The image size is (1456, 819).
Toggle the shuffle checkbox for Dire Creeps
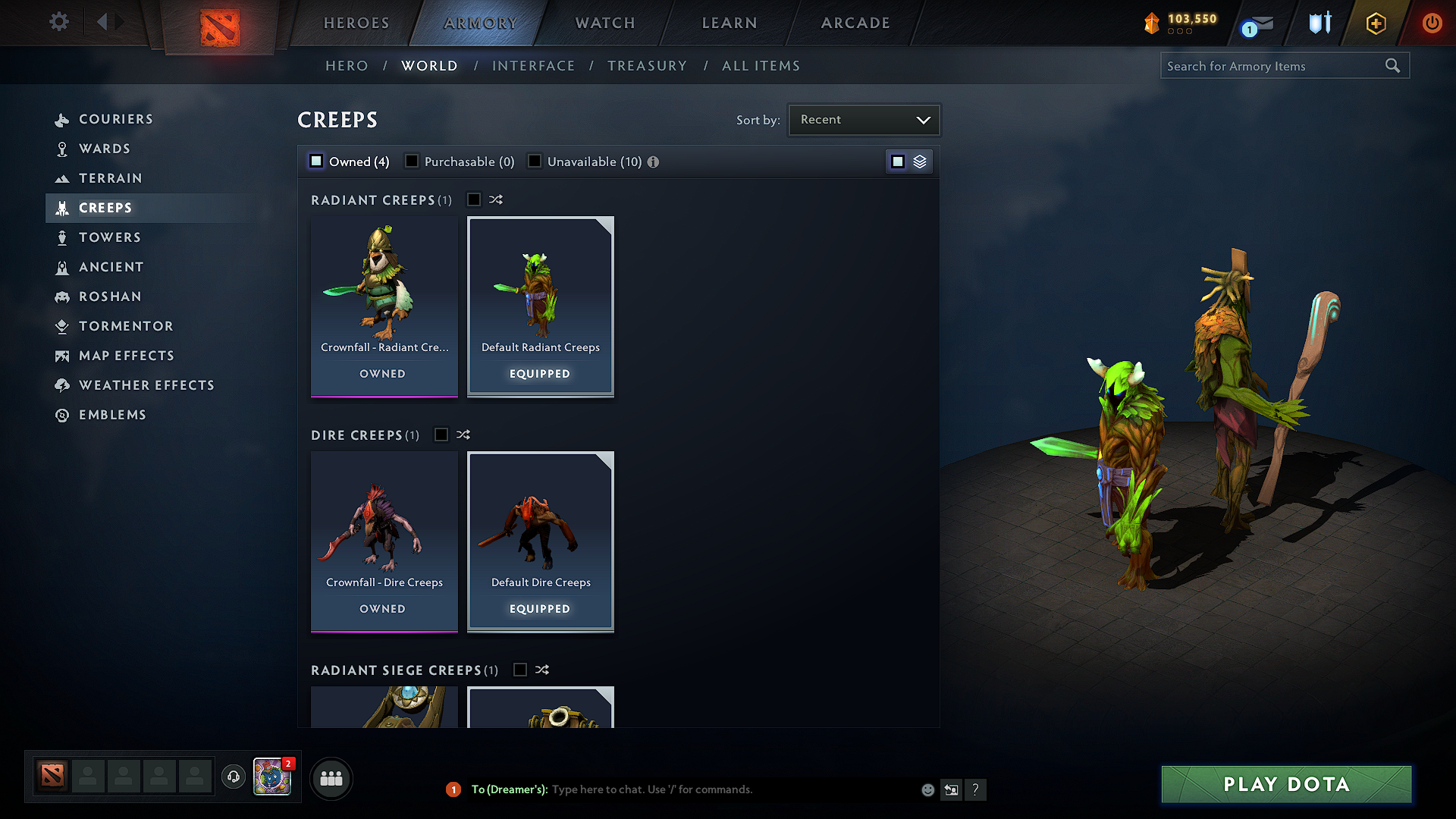[441, 435]
